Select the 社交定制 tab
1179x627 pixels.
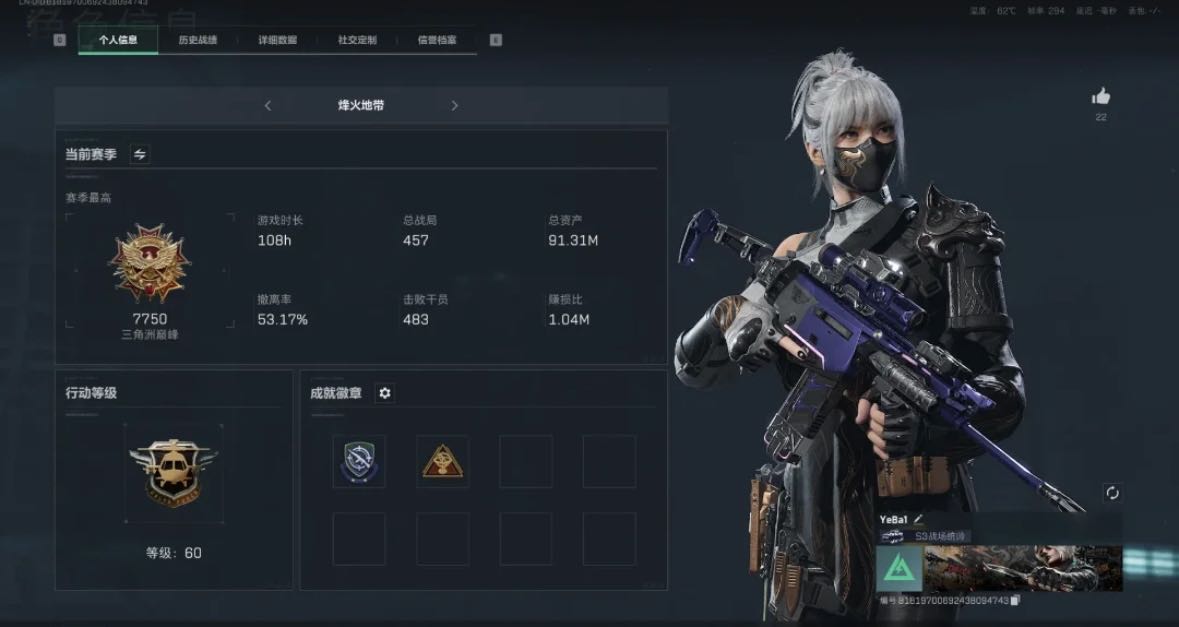tap(357, 40)
